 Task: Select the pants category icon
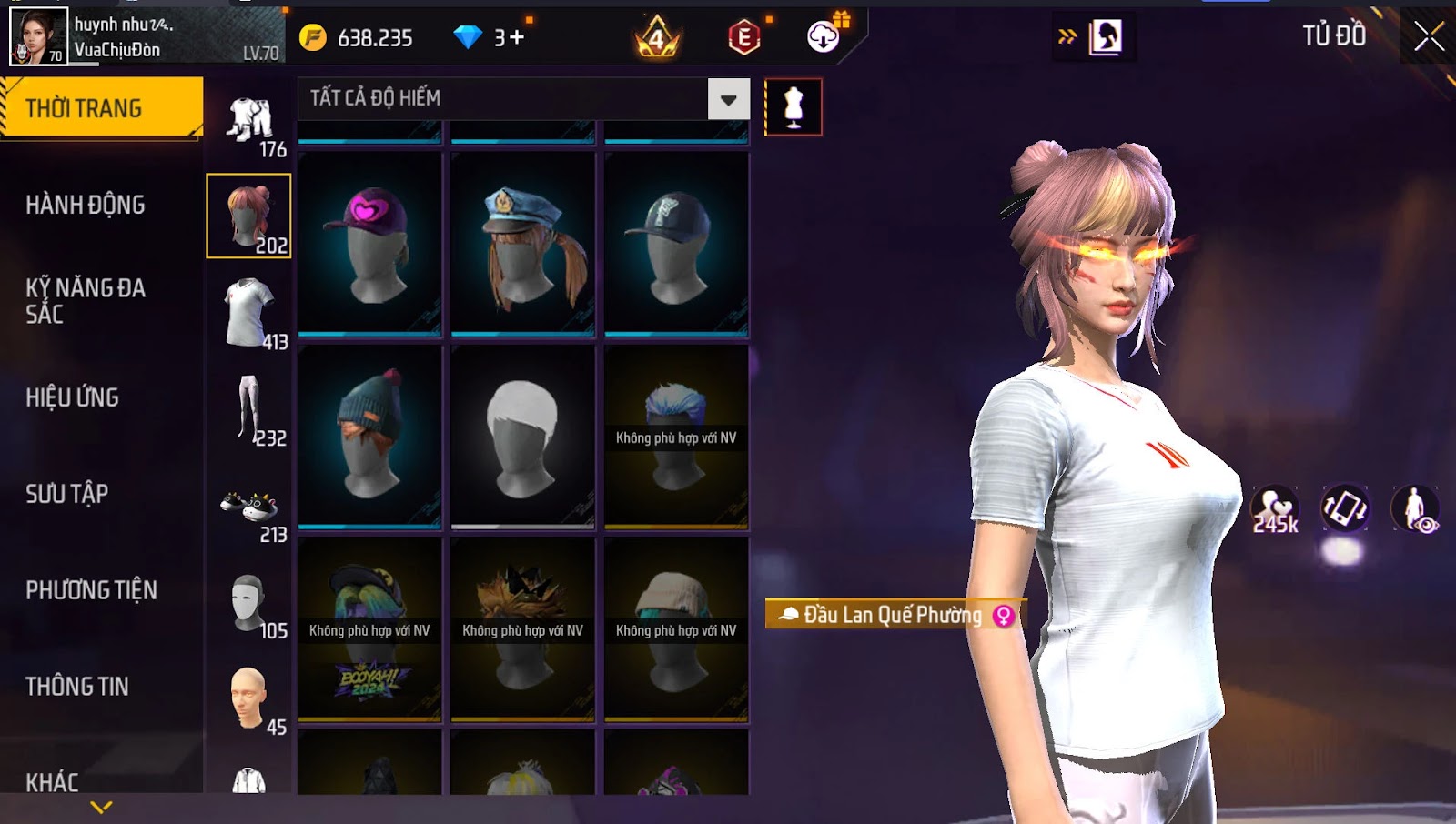[x=249, y=409]
